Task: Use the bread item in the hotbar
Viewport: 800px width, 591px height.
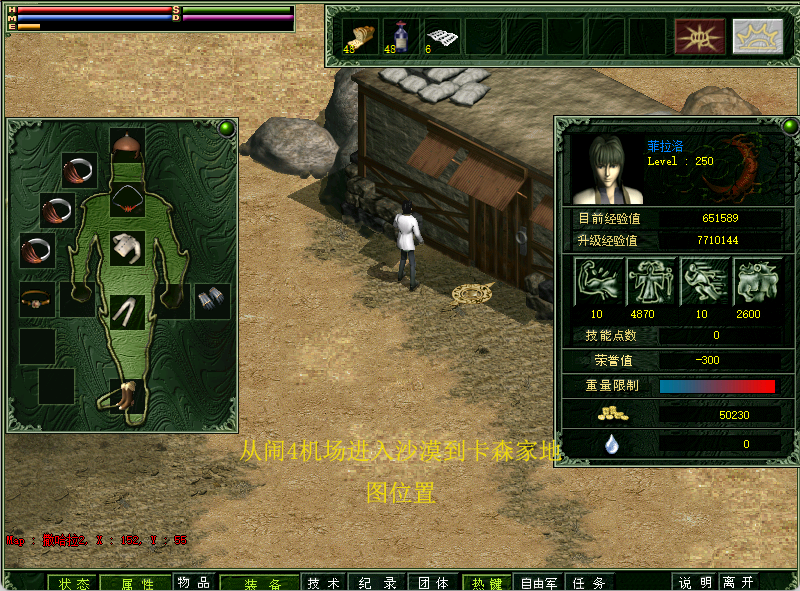Action: coord(360,36)
